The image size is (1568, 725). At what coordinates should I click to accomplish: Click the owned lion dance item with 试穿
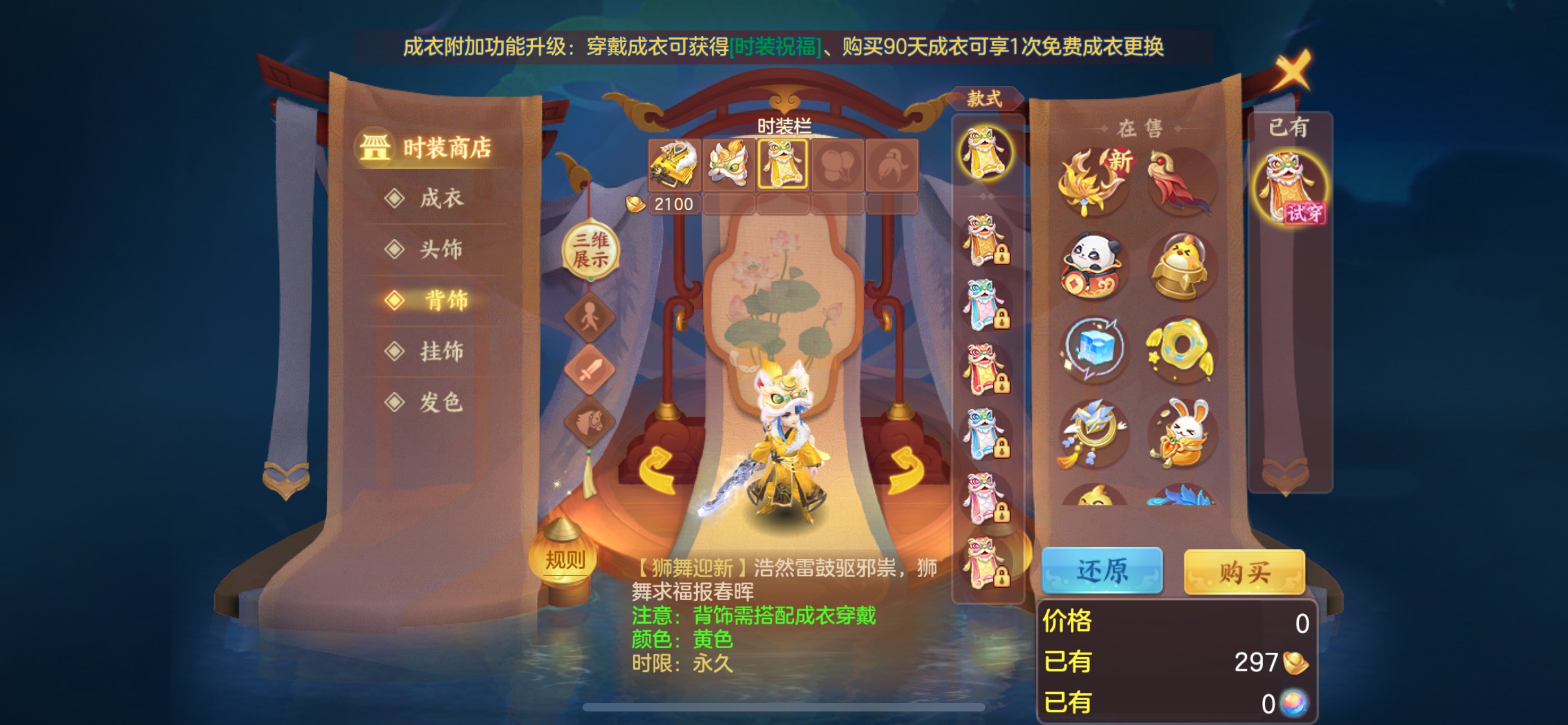point(1289,186)
